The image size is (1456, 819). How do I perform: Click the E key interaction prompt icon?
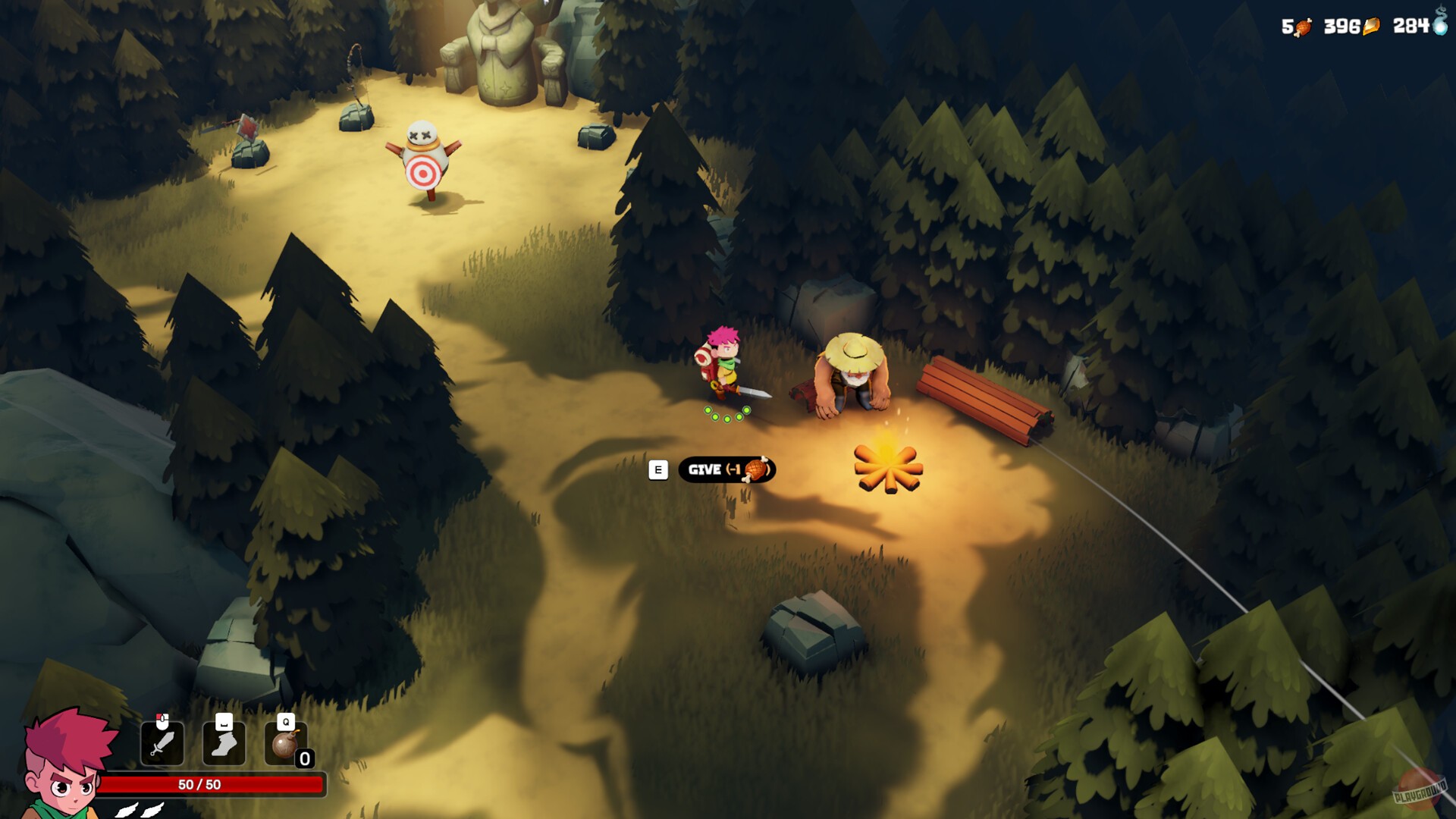click(657, 469)
